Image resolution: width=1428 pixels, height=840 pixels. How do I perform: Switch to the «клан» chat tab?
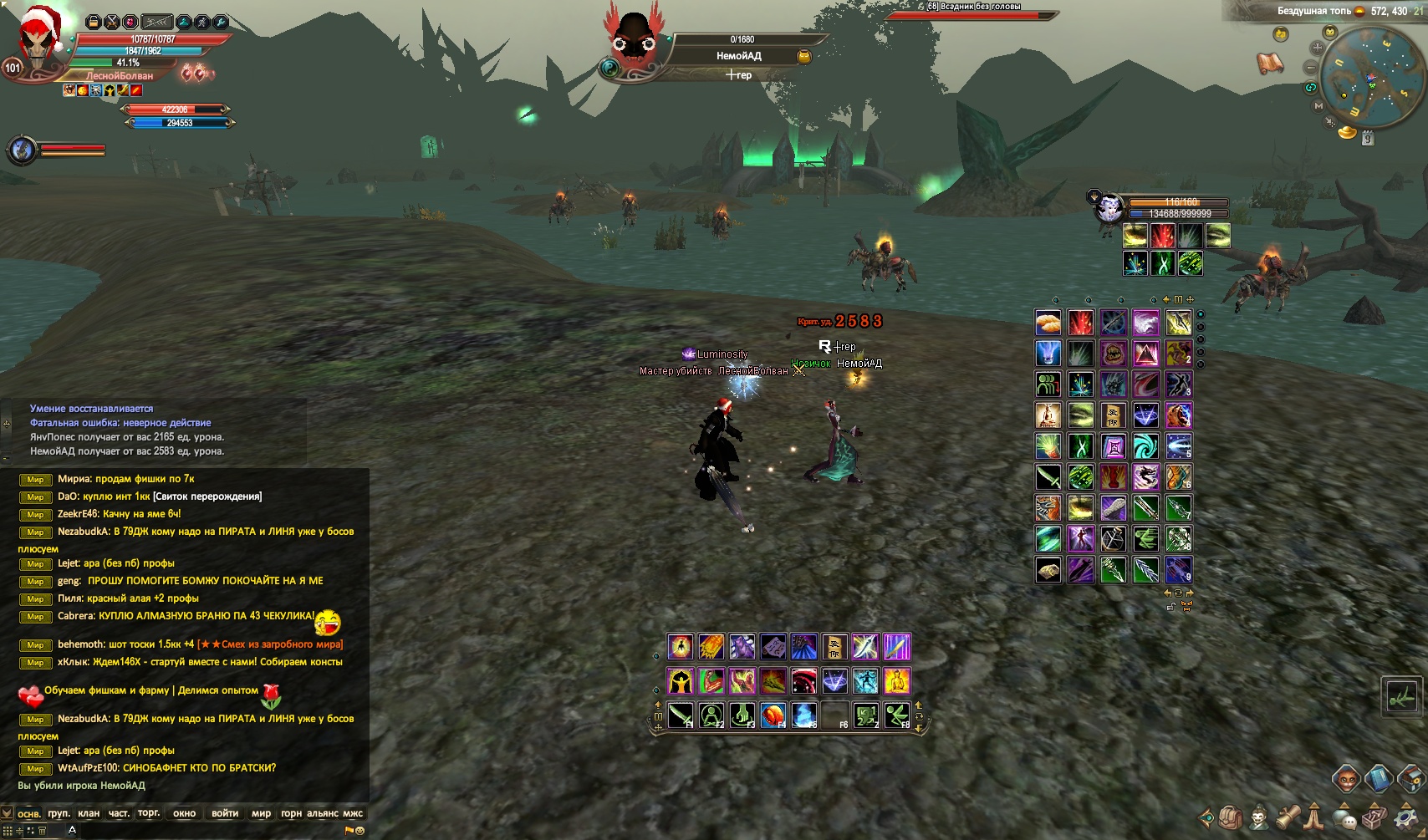point(89,813)
